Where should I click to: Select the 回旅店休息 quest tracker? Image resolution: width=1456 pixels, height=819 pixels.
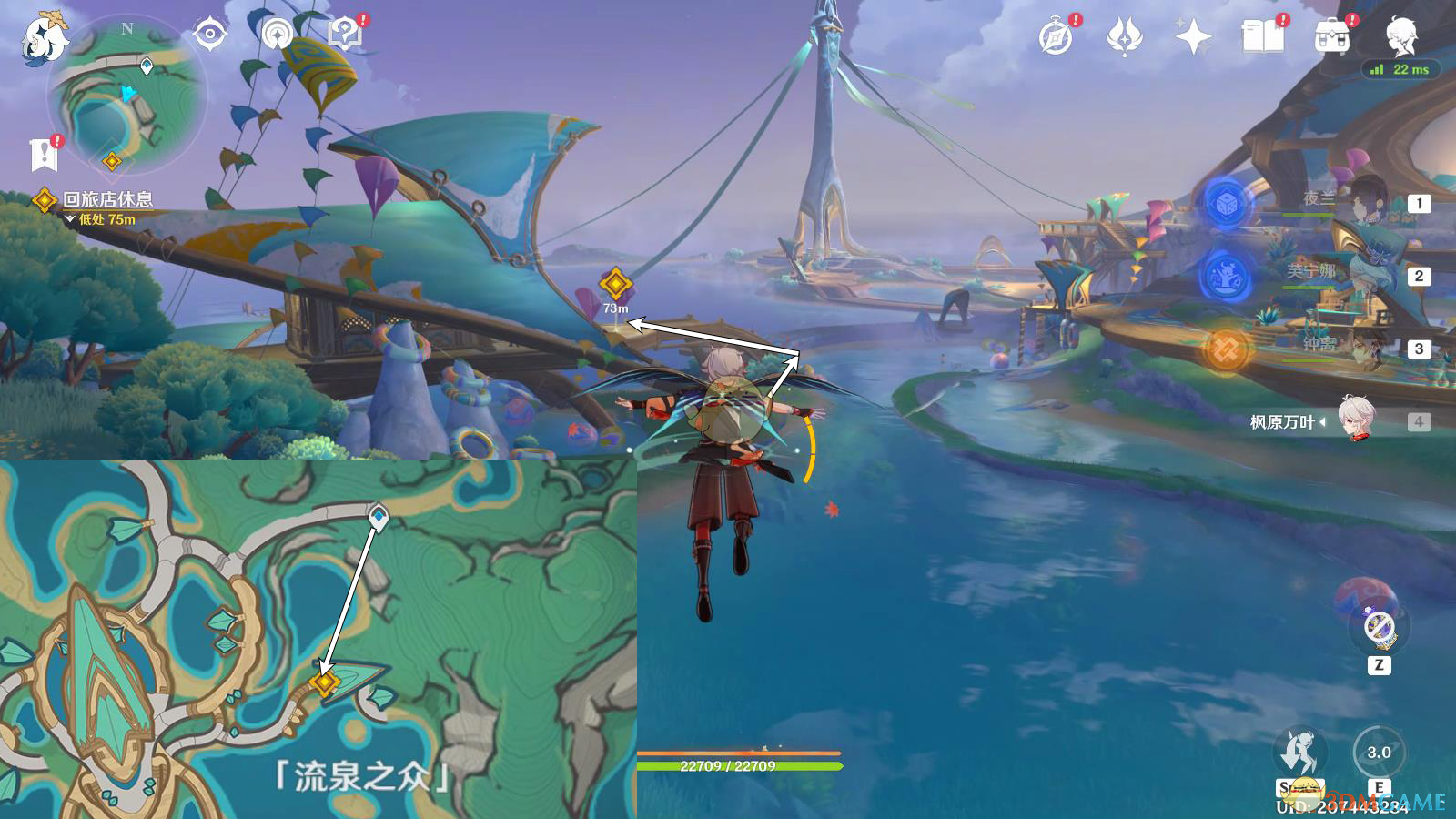coord(106,199)
